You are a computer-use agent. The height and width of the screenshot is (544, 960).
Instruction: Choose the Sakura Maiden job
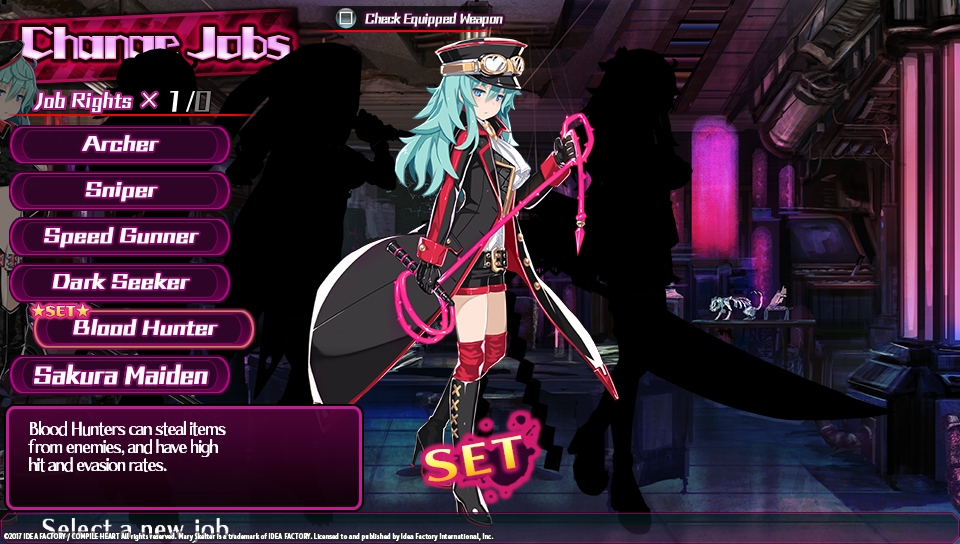pos(120,376)
